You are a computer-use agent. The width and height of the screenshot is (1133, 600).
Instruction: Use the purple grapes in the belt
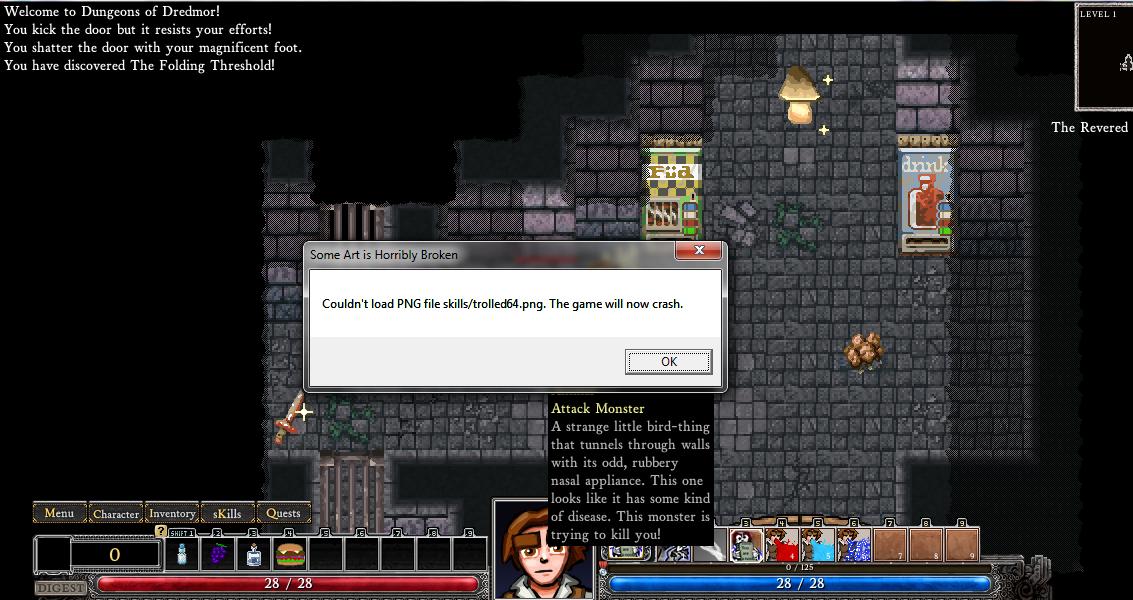[x=218, y=554]
